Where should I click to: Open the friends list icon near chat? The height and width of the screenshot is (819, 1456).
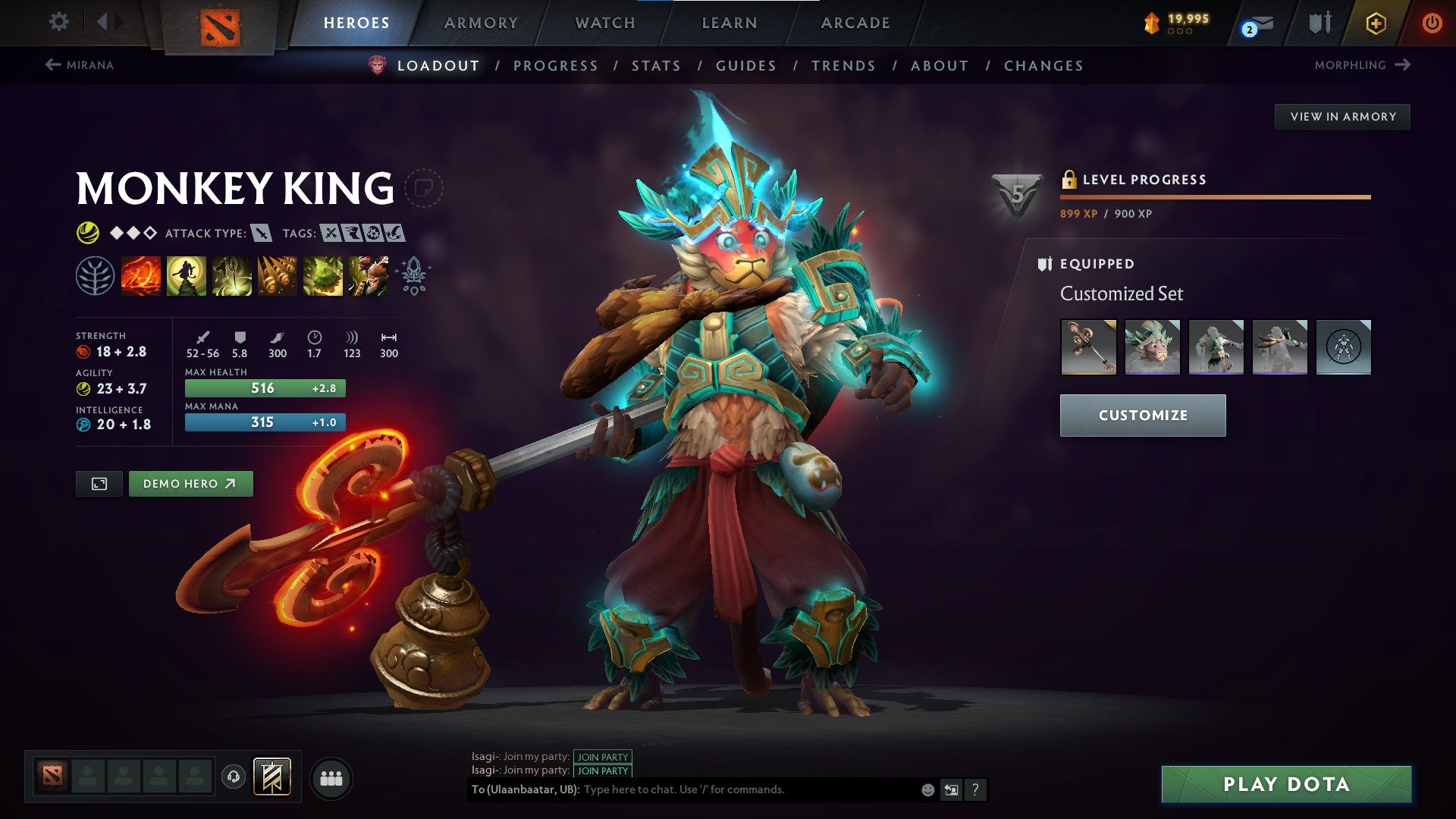(x=330, y=778)
